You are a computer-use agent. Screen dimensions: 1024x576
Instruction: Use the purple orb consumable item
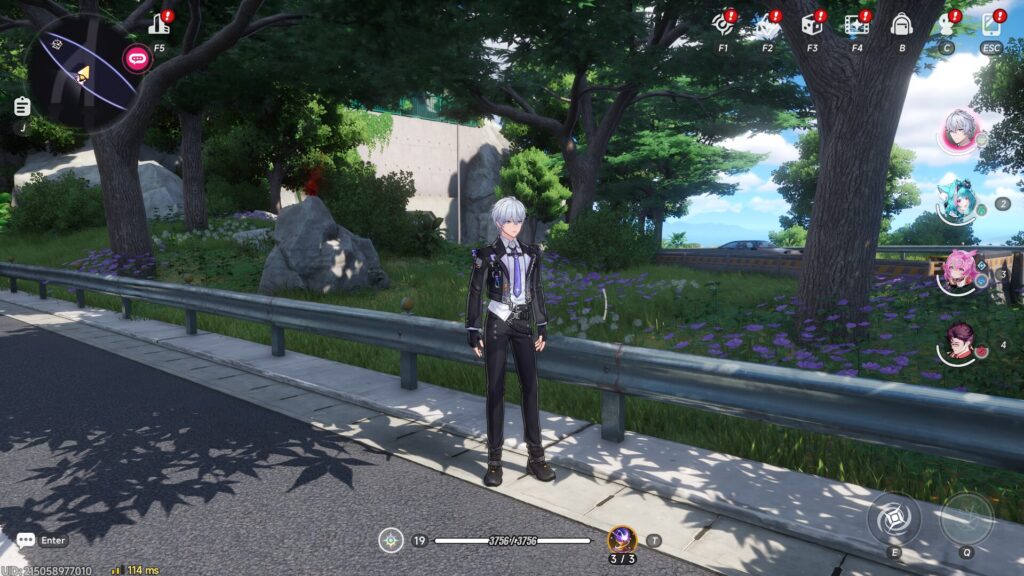point(622,540)
